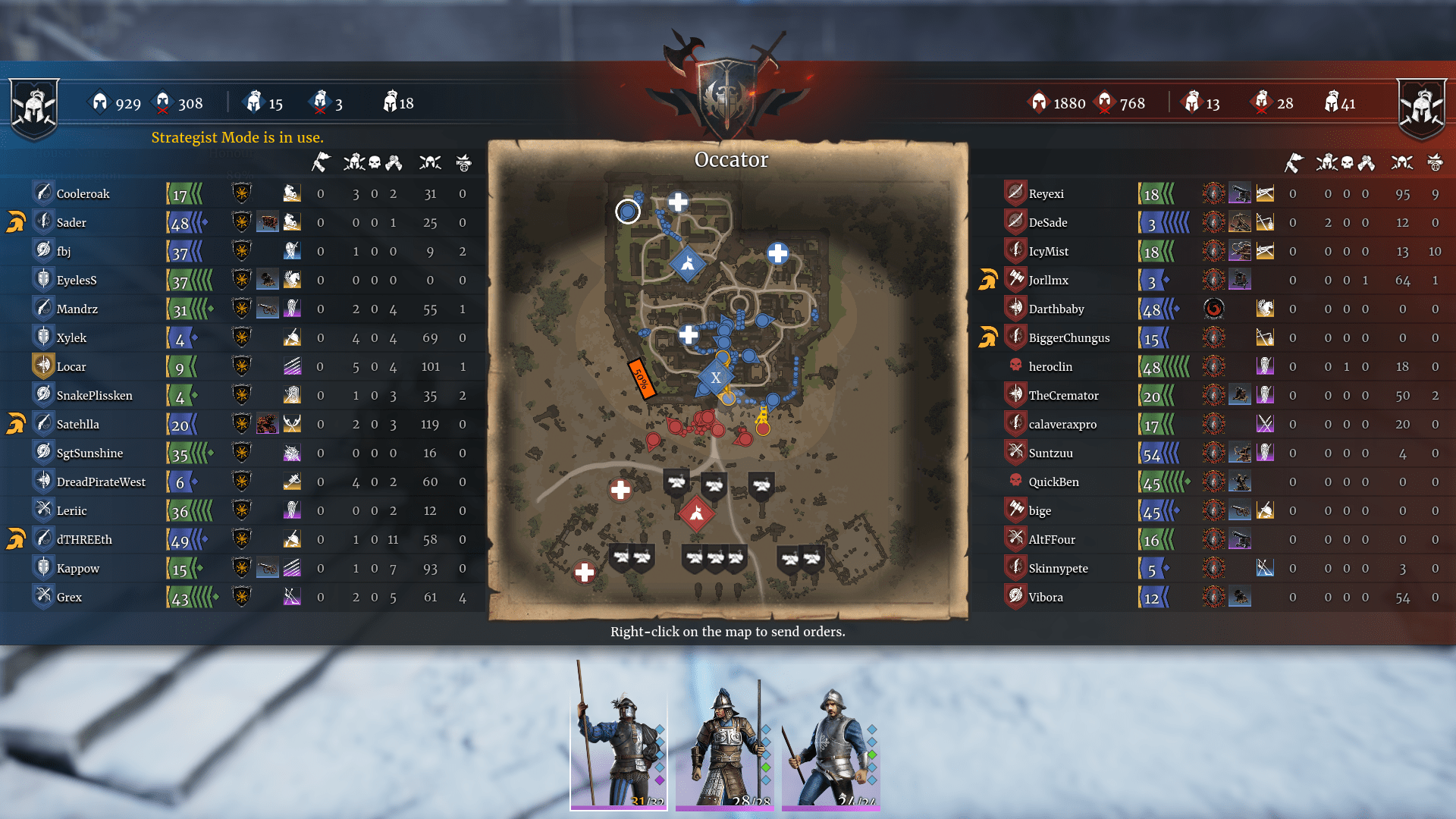
Task: Click the capture point marked X on the map
Action: pyautogui.click(x=715, y=377)
